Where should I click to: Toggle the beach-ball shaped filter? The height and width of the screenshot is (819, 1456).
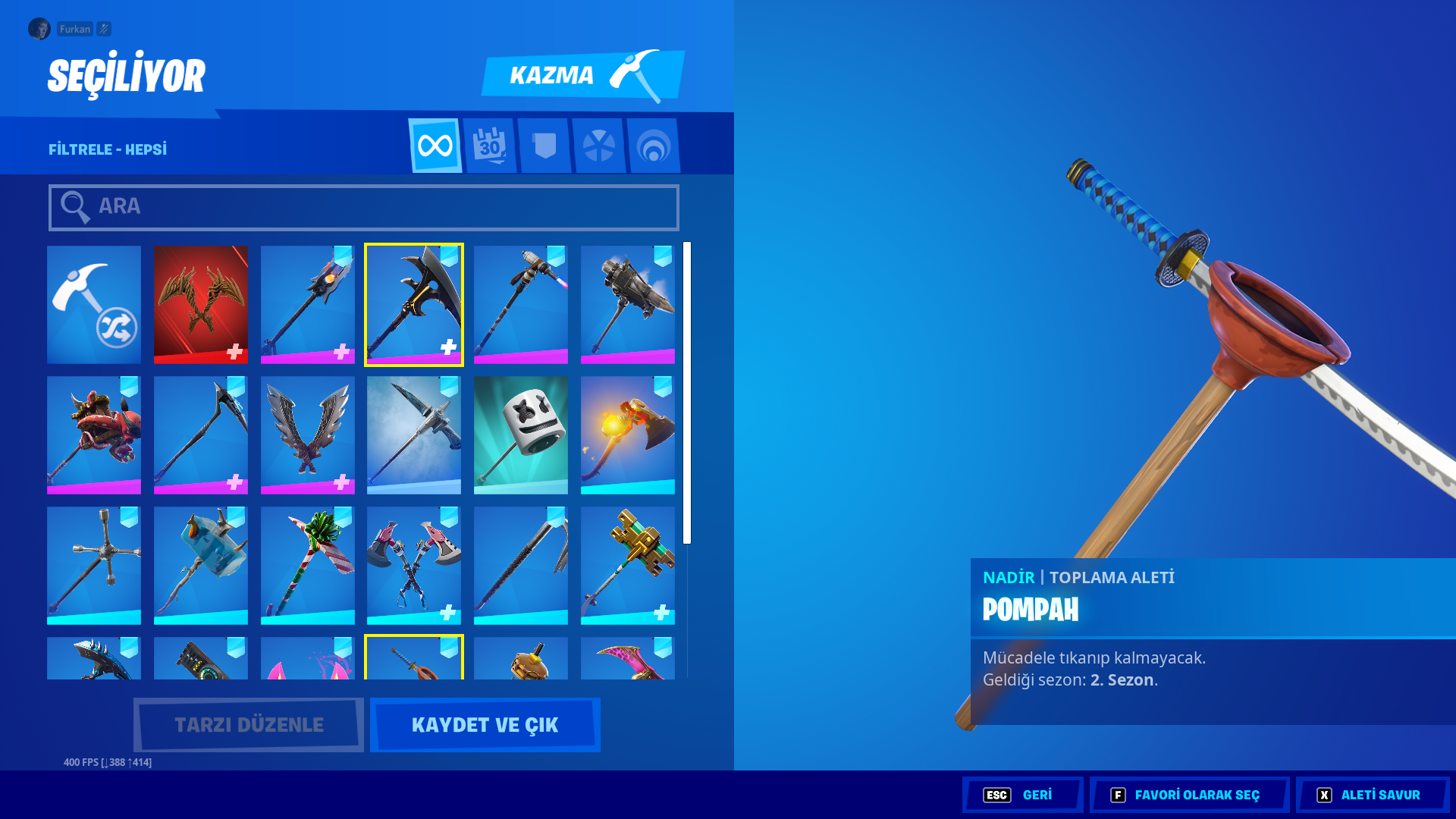click(600, 145)
